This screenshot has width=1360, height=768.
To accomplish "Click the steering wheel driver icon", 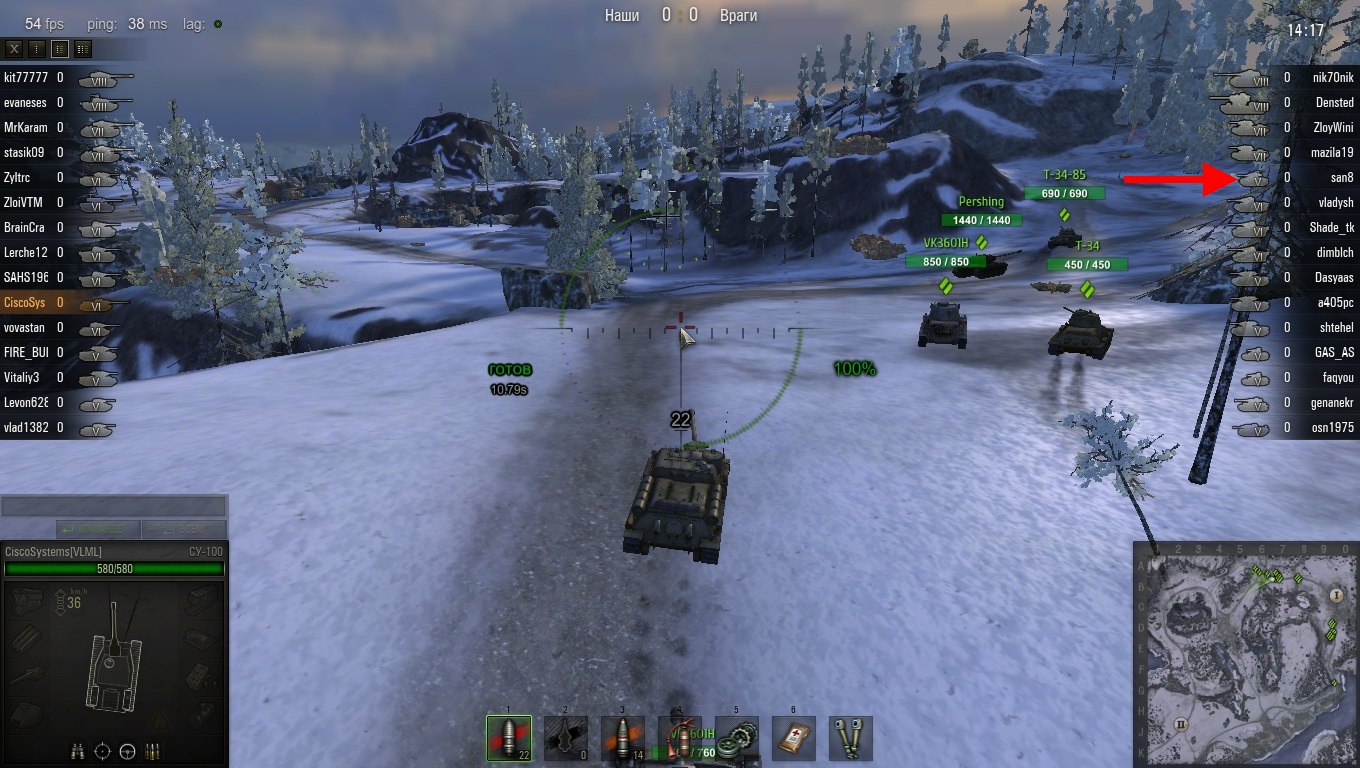I will [127, 751].
